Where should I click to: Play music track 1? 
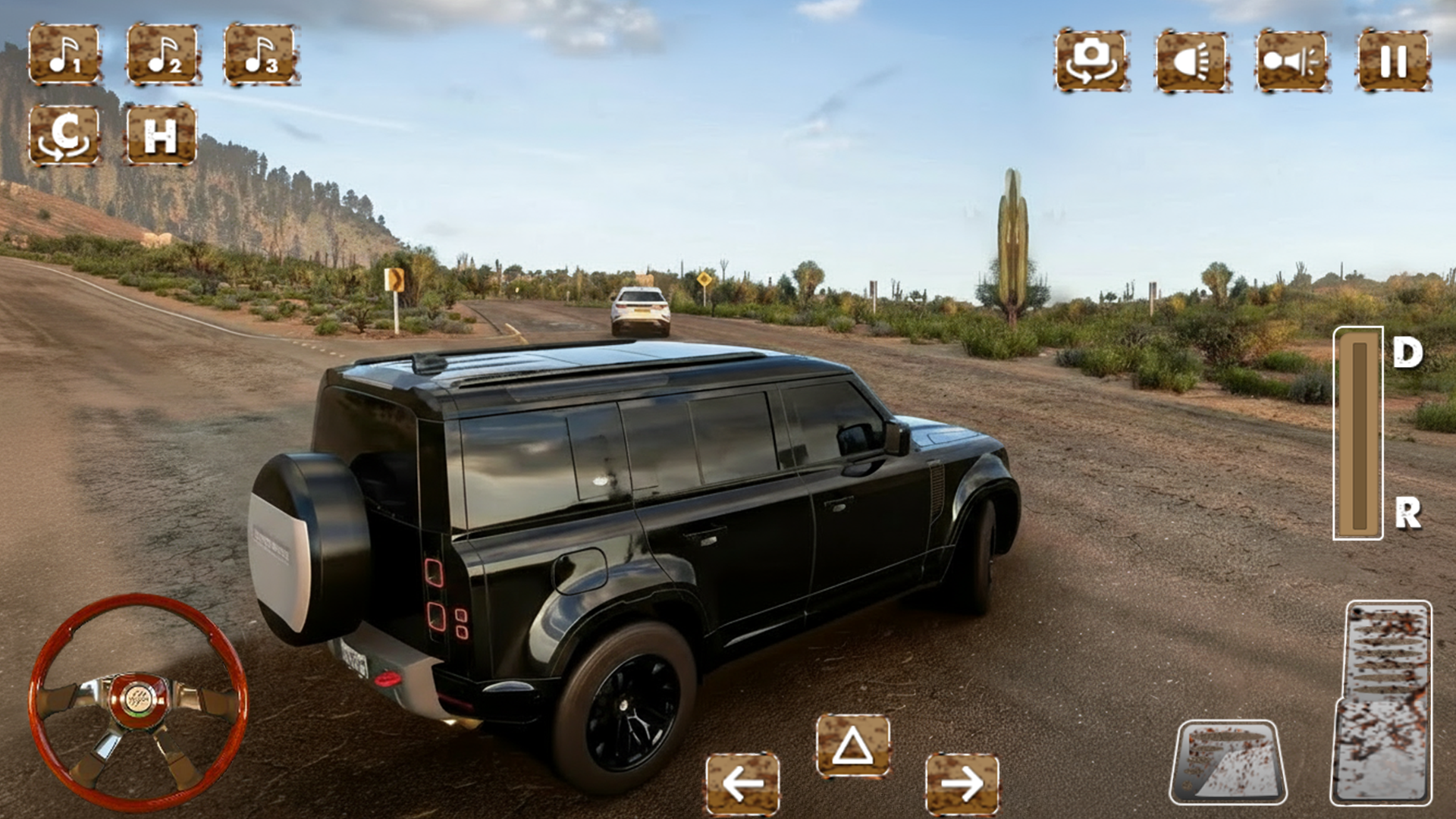(64, 54)
